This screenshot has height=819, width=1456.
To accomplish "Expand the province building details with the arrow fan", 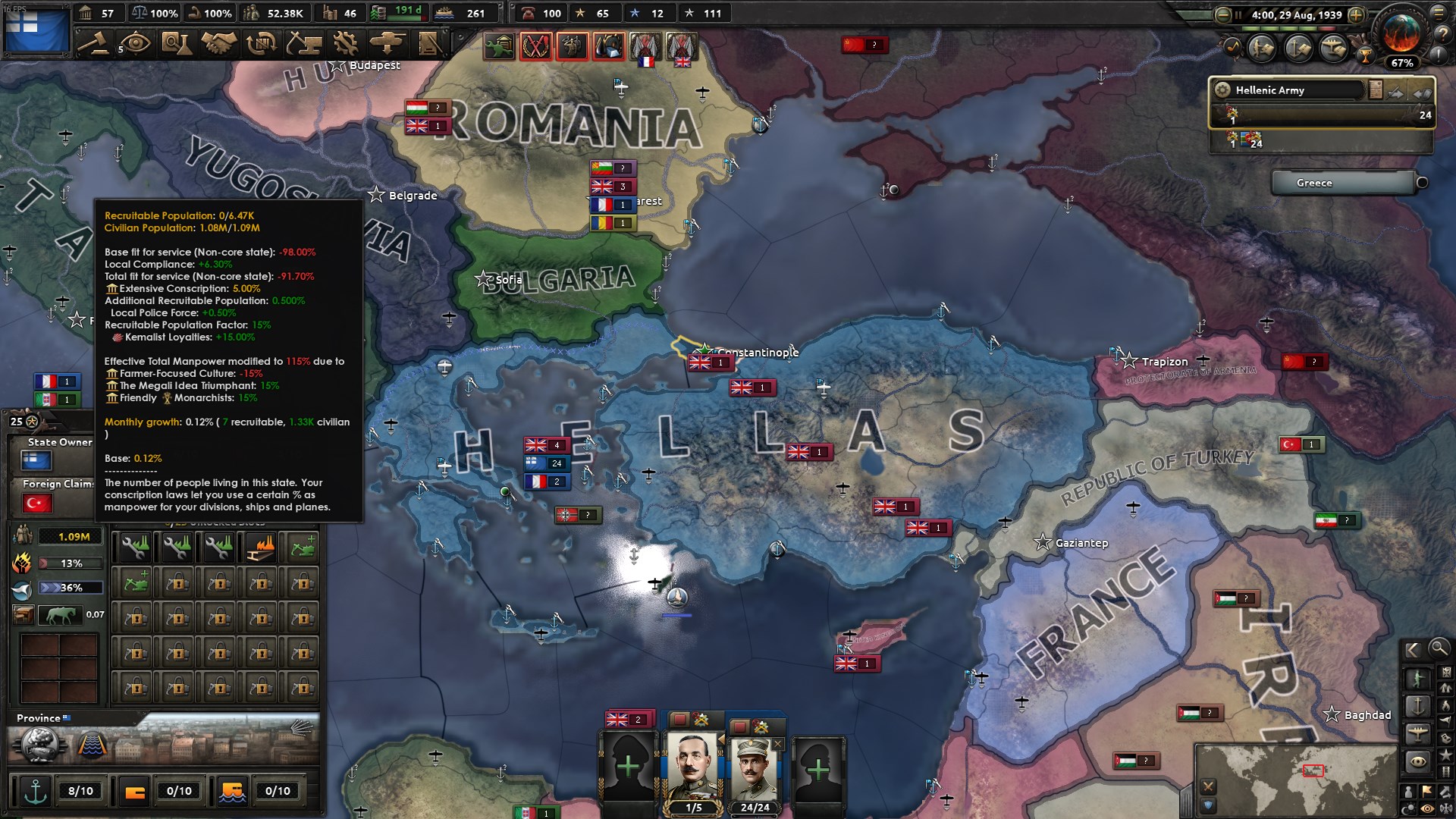I will [x=301, y=728].
